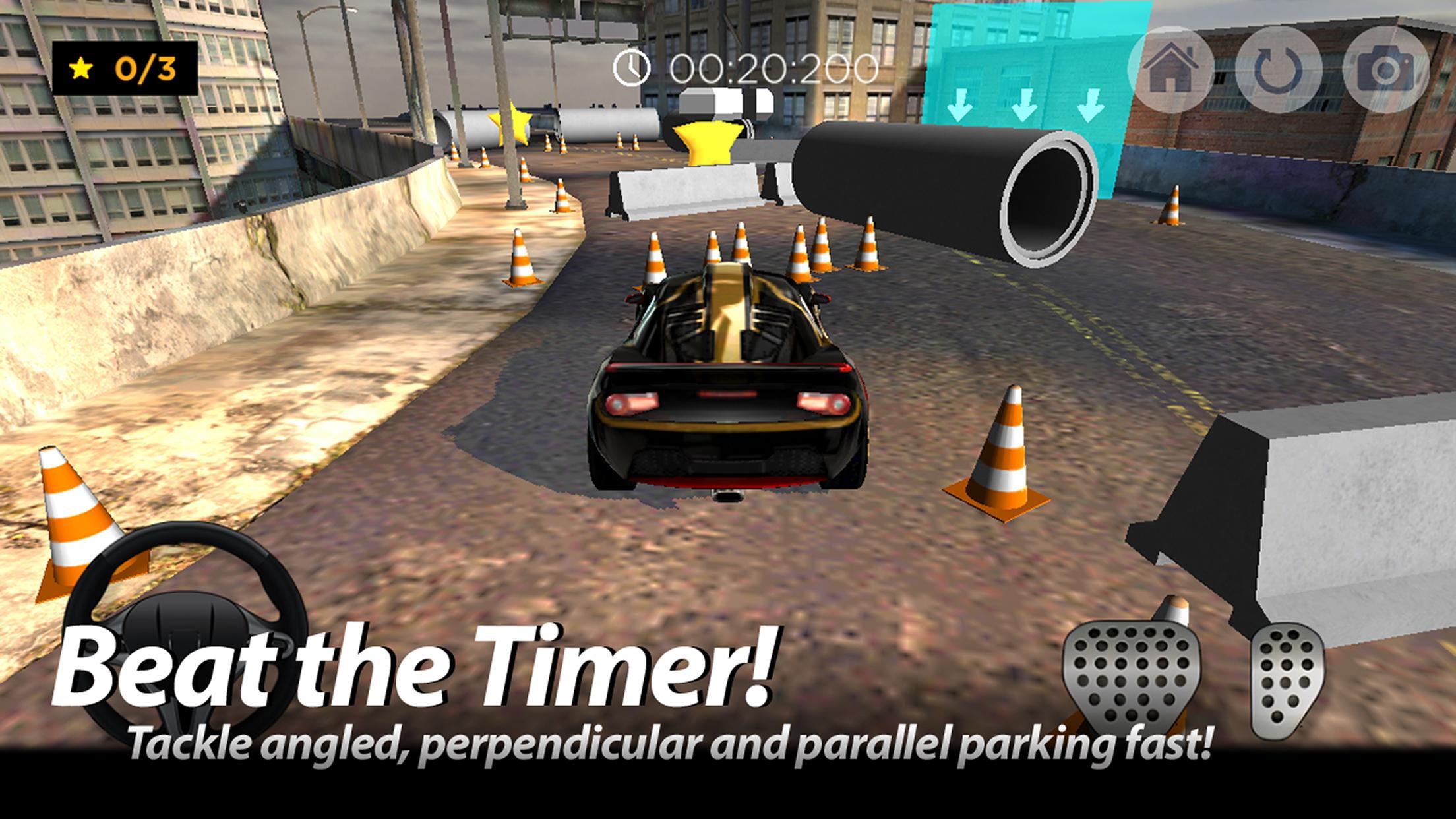The image size is (1456, 819).
Task: Tap the white downward arrow in the parking zone
Action: click(x=1024, y=106)
